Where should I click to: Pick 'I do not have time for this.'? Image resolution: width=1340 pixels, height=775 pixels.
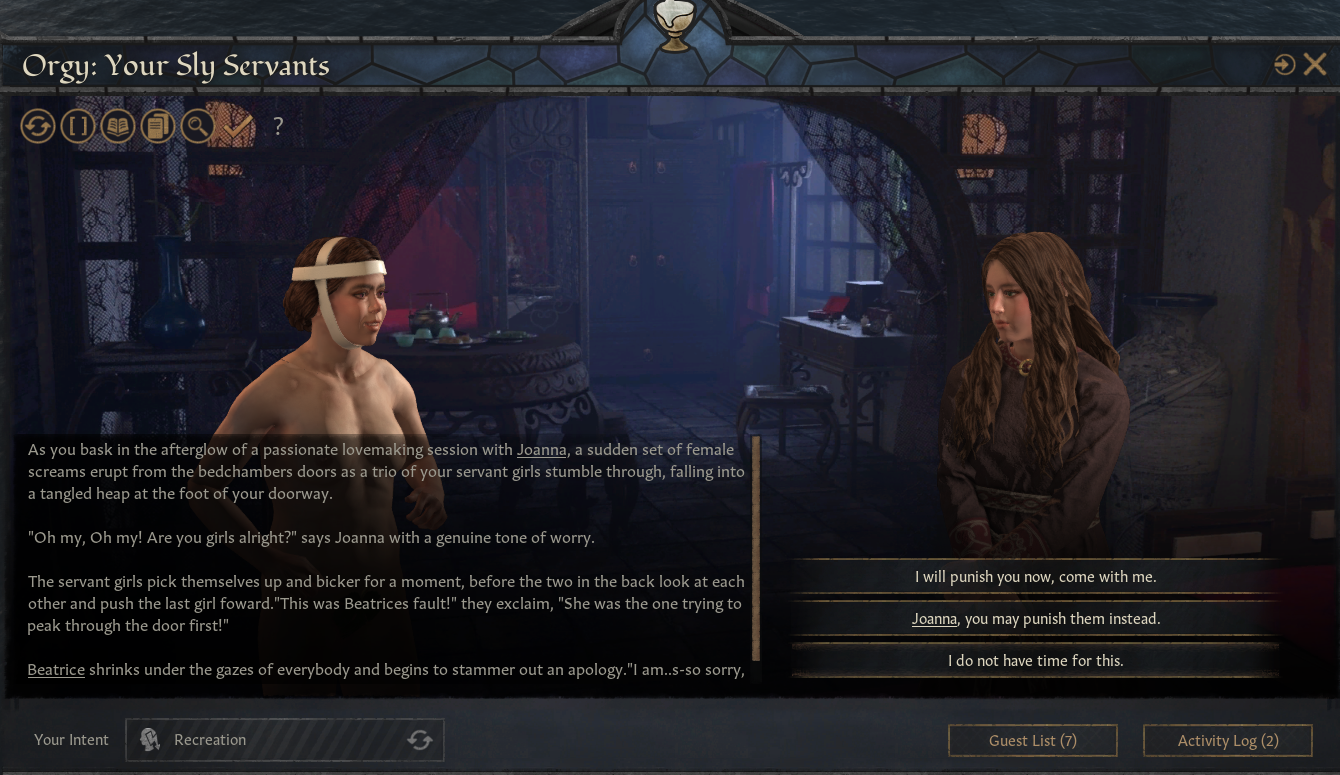click(1036, 660)
